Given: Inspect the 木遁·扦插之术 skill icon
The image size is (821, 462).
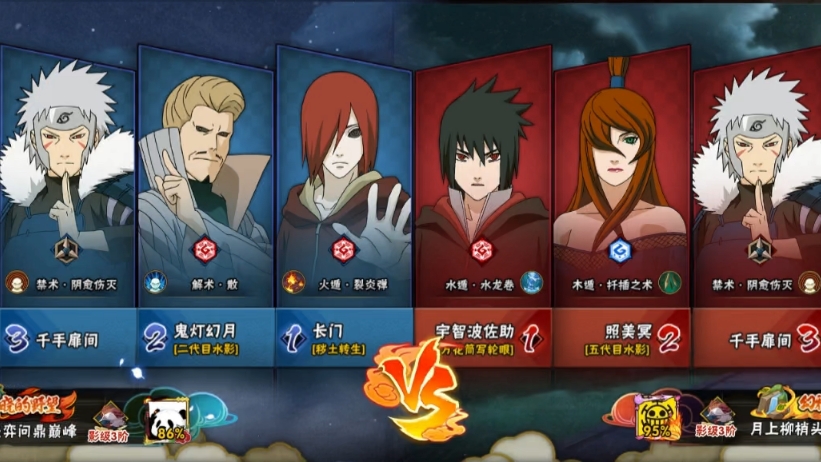Looking at the screenshot, I should [669, 283].
